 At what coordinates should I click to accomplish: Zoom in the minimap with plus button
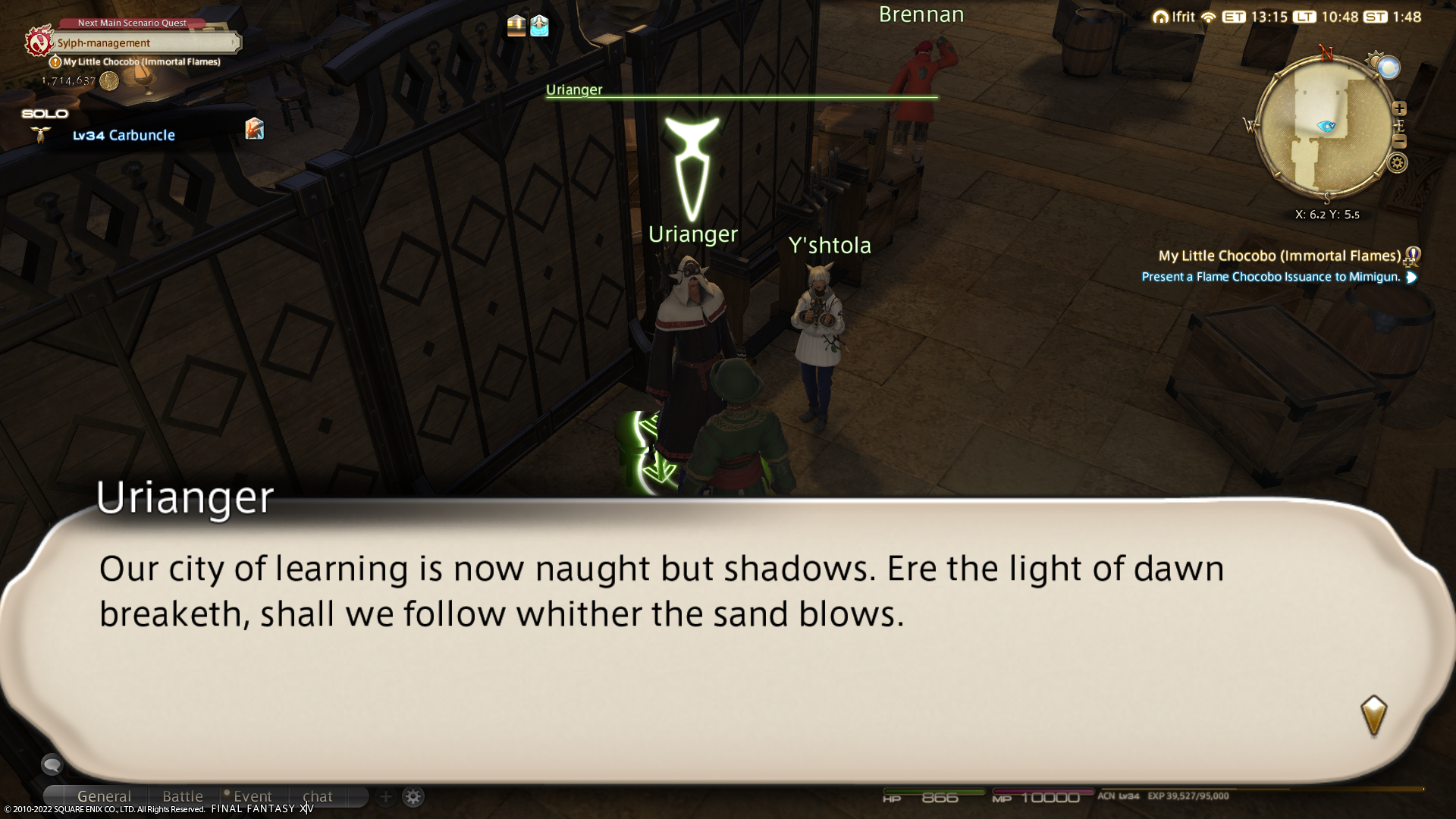(x=1399, y=108)
